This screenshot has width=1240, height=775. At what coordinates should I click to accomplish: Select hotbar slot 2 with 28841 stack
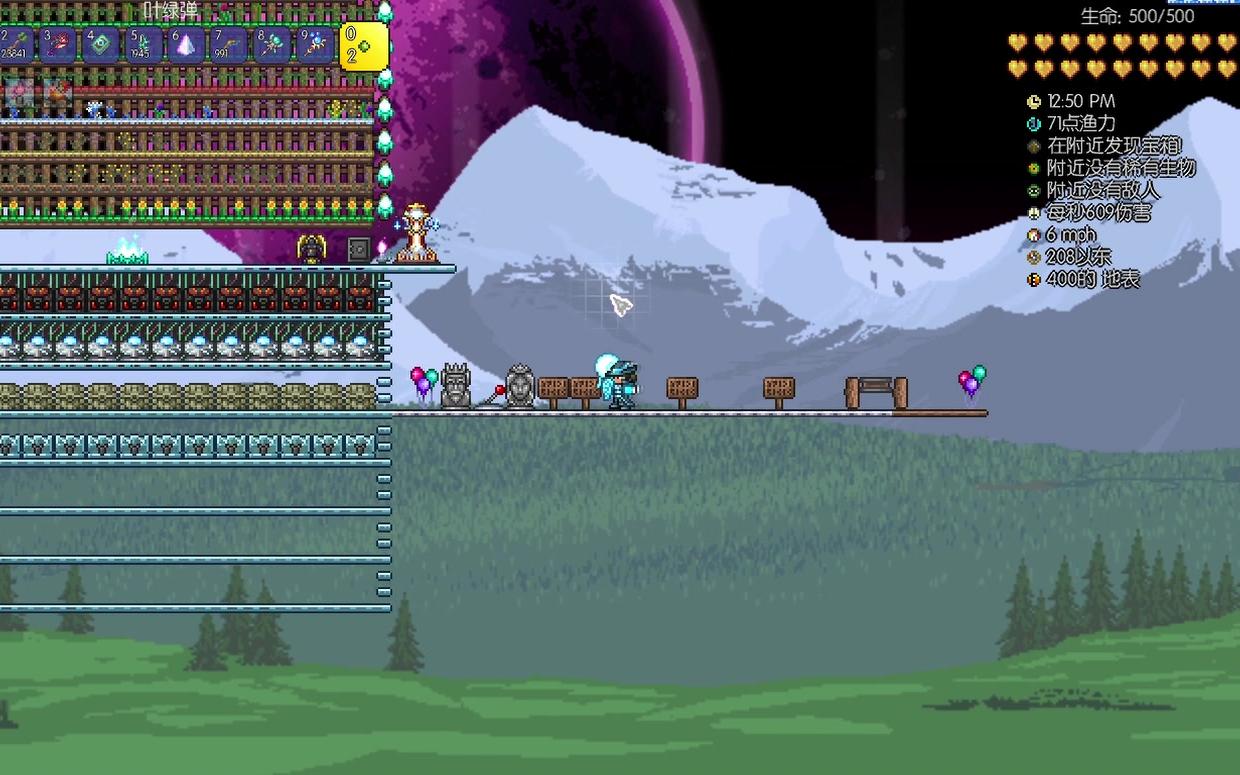click(x=17, y=45)
